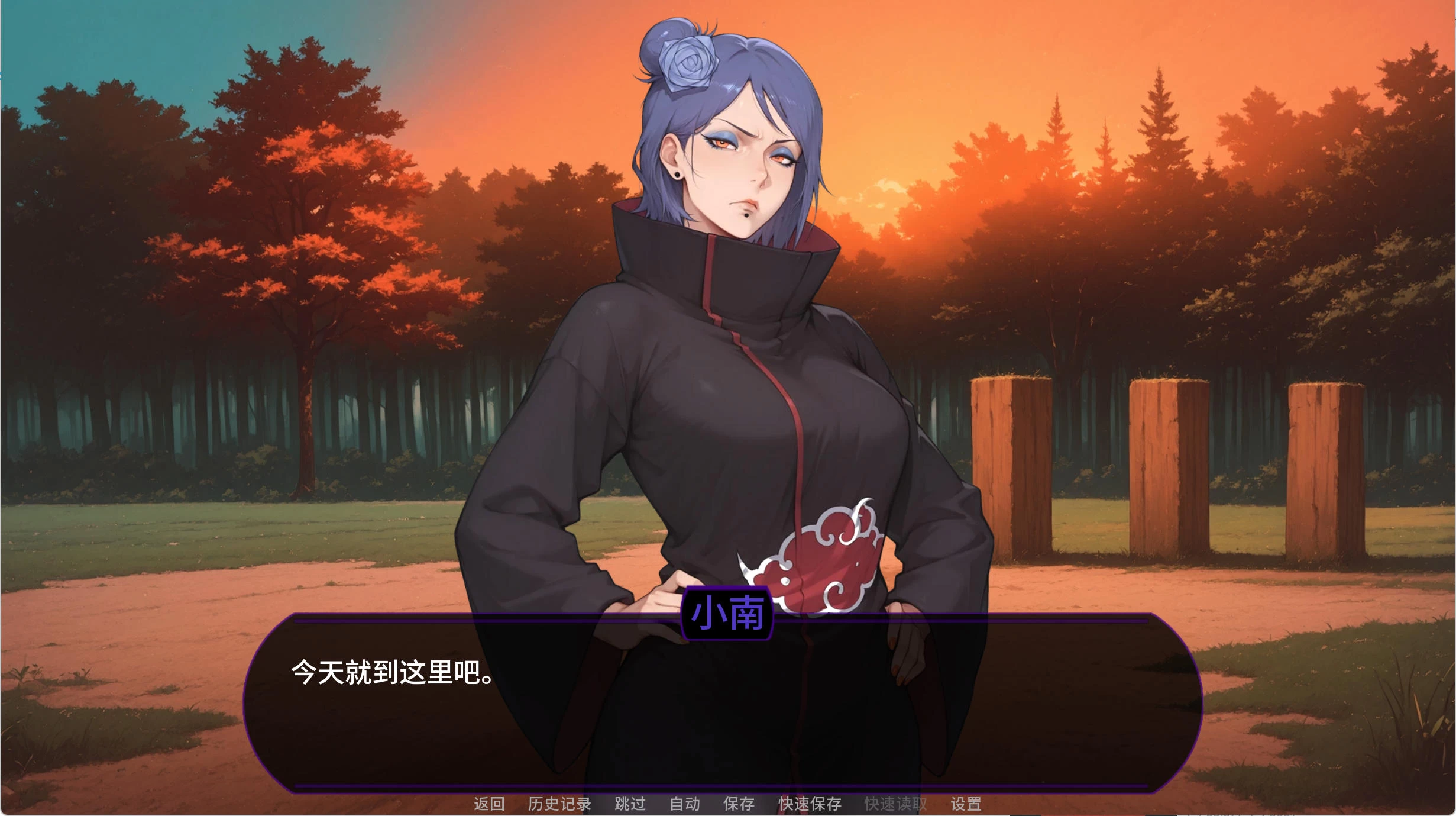Click the bottom quick menu bar

point(727,804)
